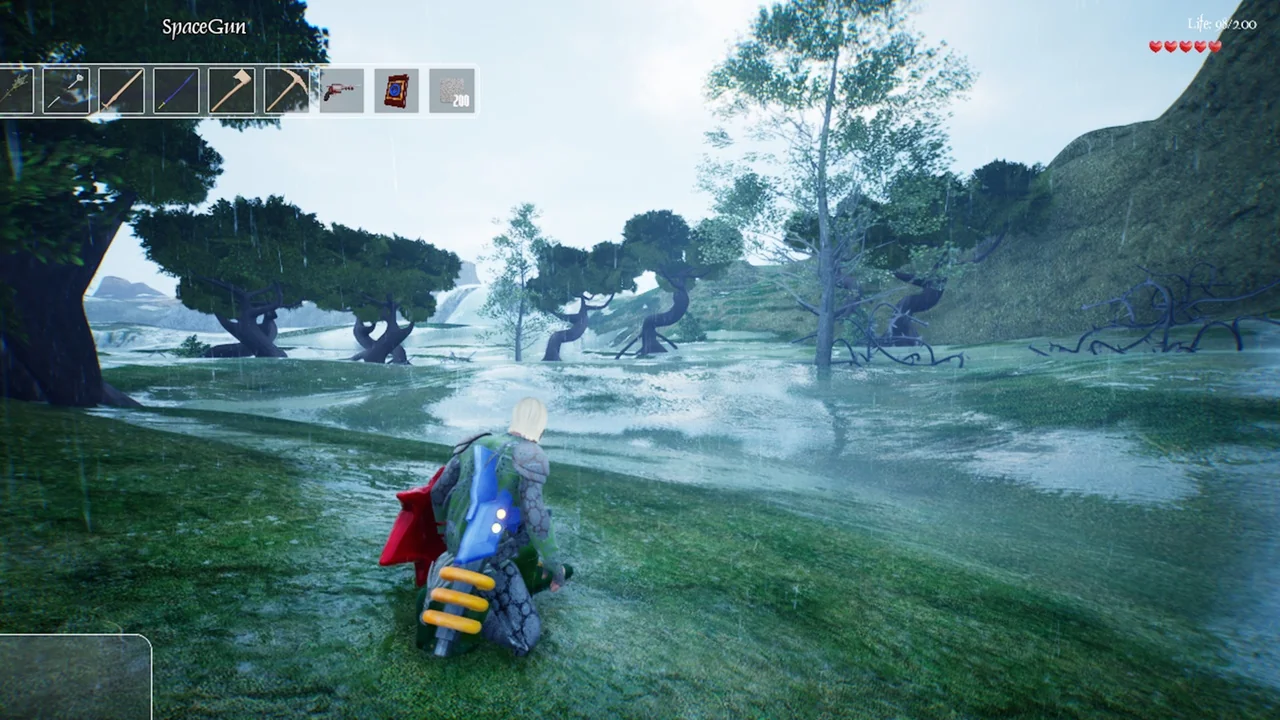Choose the red spellbook hotbar slot
1280x720 pixels.
tap(396, 91)
